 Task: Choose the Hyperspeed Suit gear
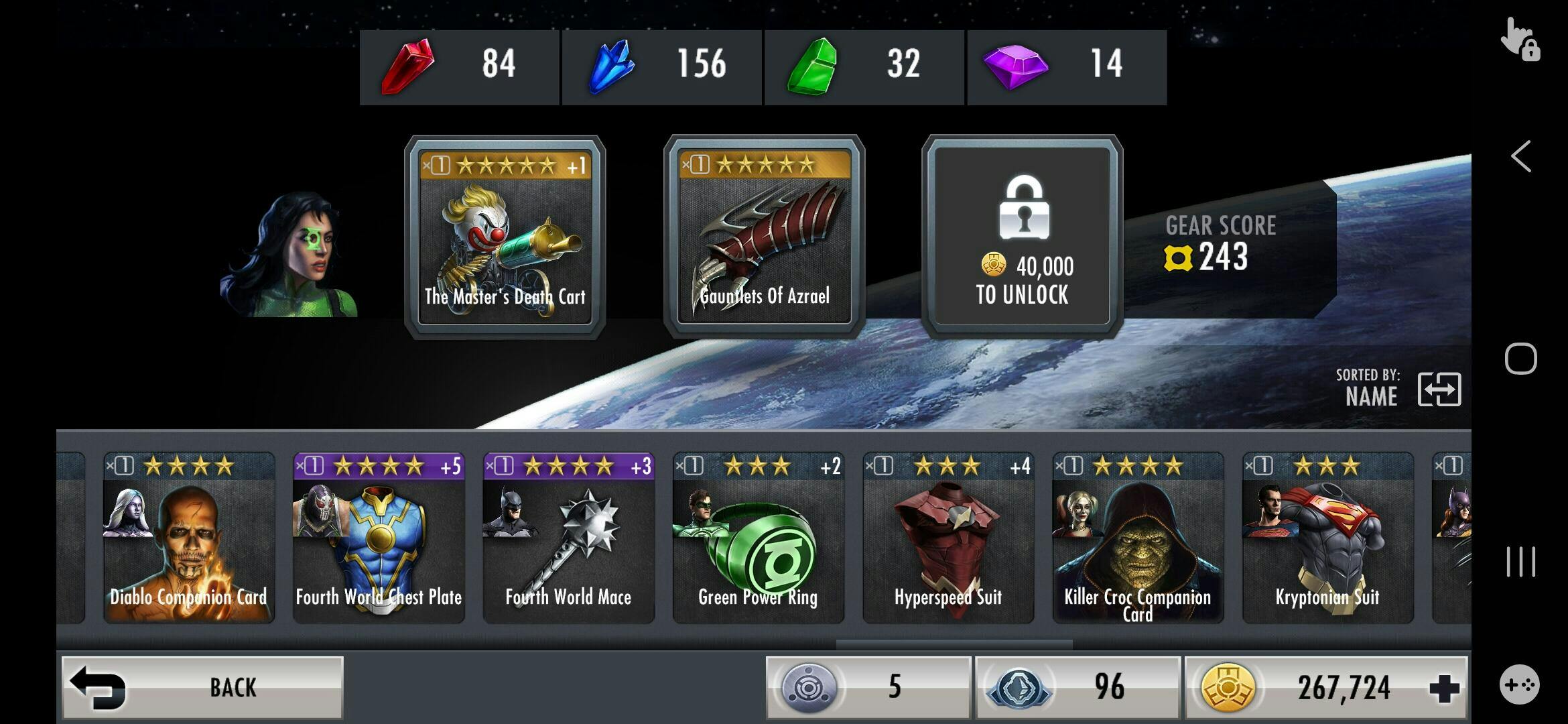pyautogui.click(x=948, y=538)
